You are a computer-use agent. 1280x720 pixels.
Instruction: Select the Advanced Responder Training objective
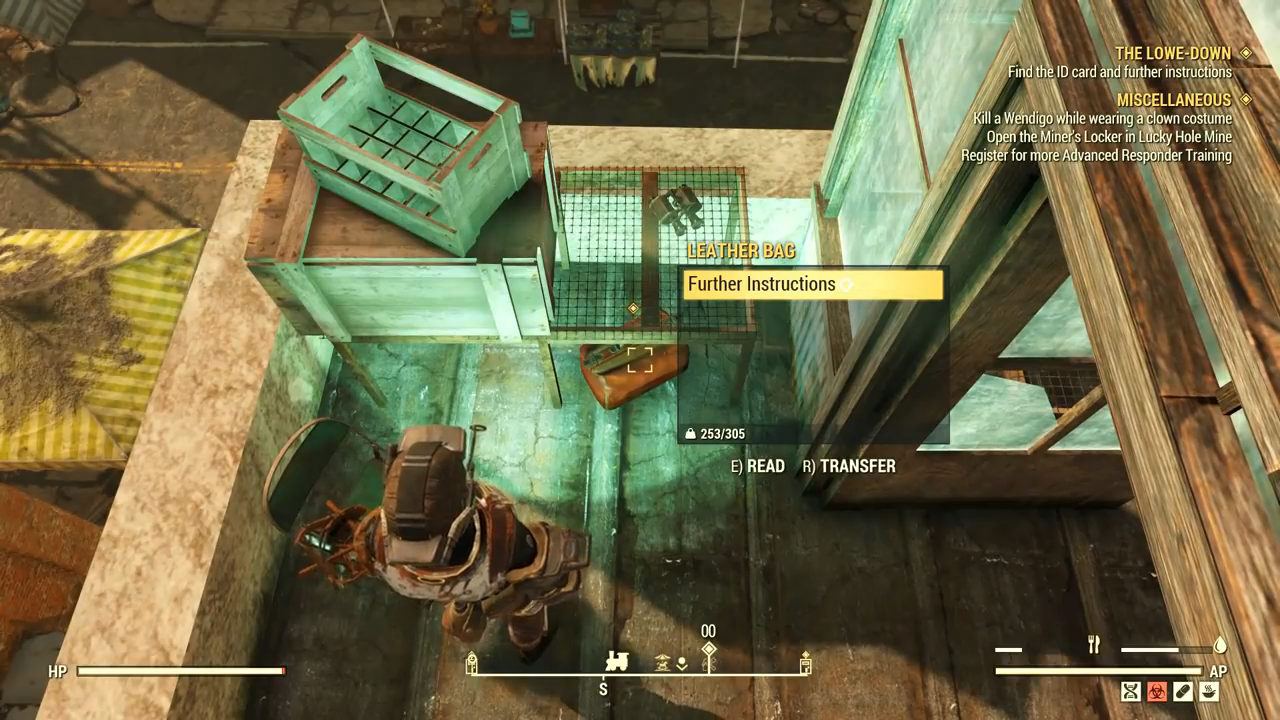pos(1096,155)
